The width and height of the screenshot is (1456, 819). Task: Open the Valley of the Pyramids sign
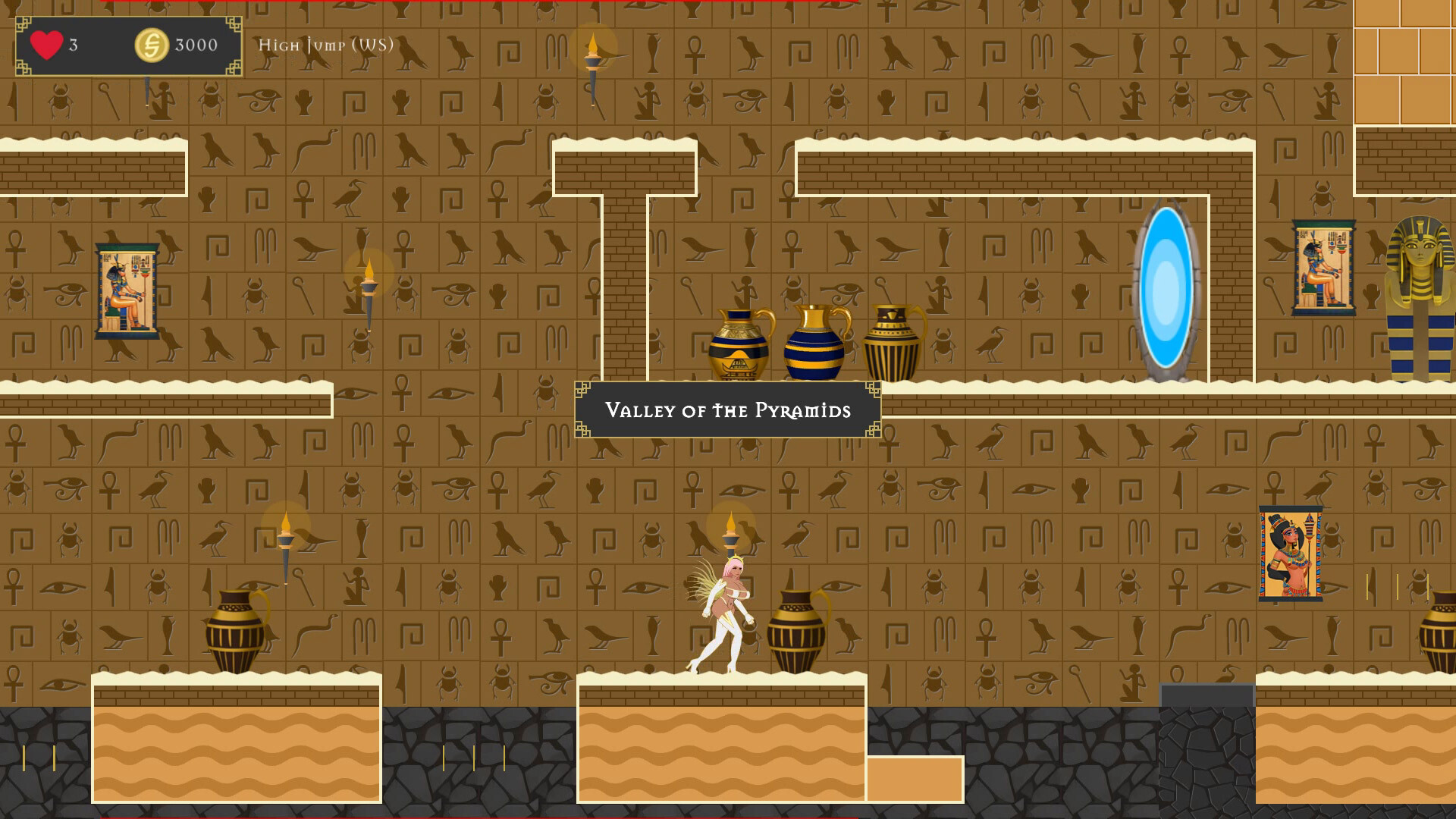[728, 411]
